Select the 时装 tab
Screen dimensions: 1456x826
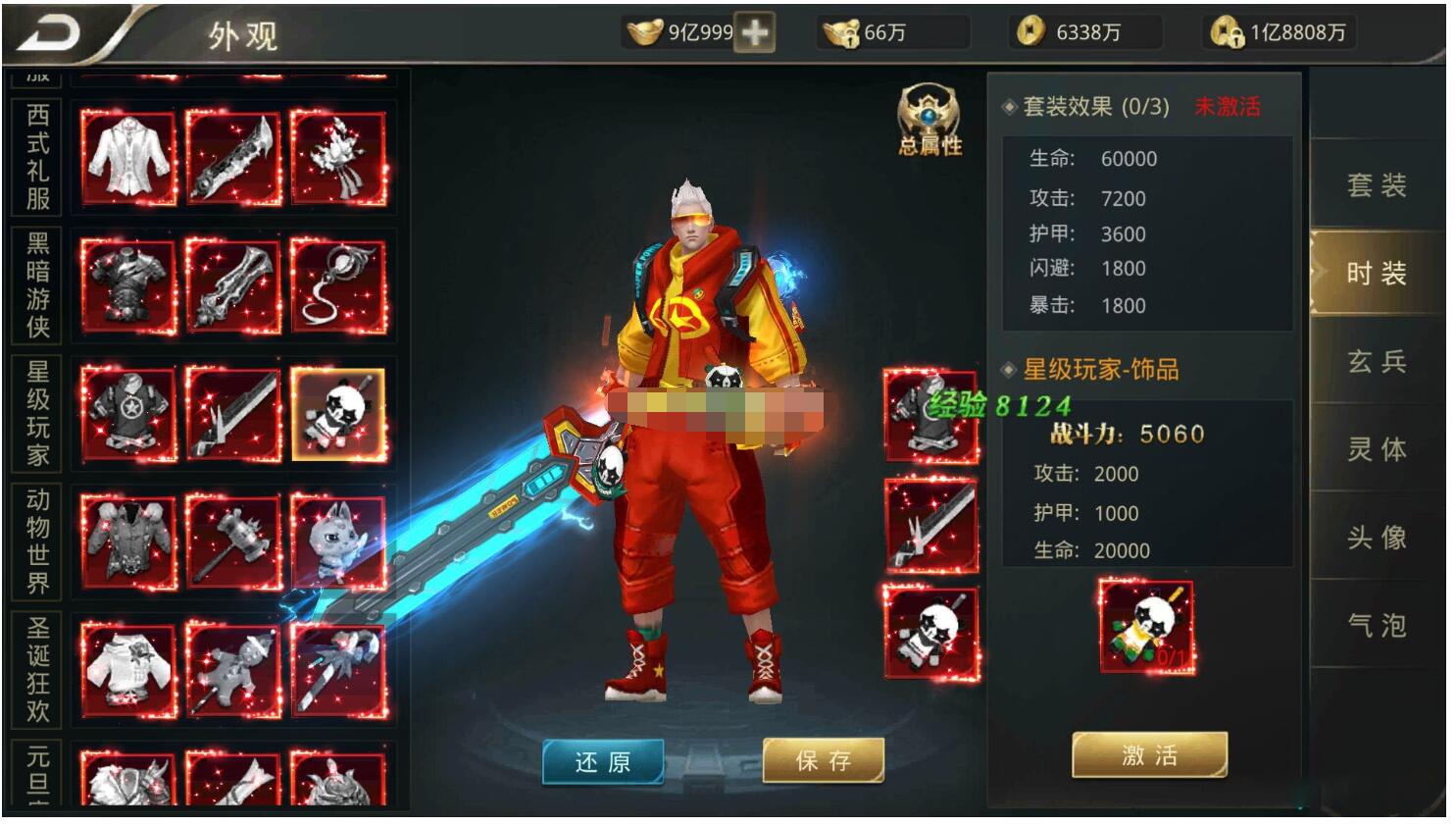tap(1377, 273)
